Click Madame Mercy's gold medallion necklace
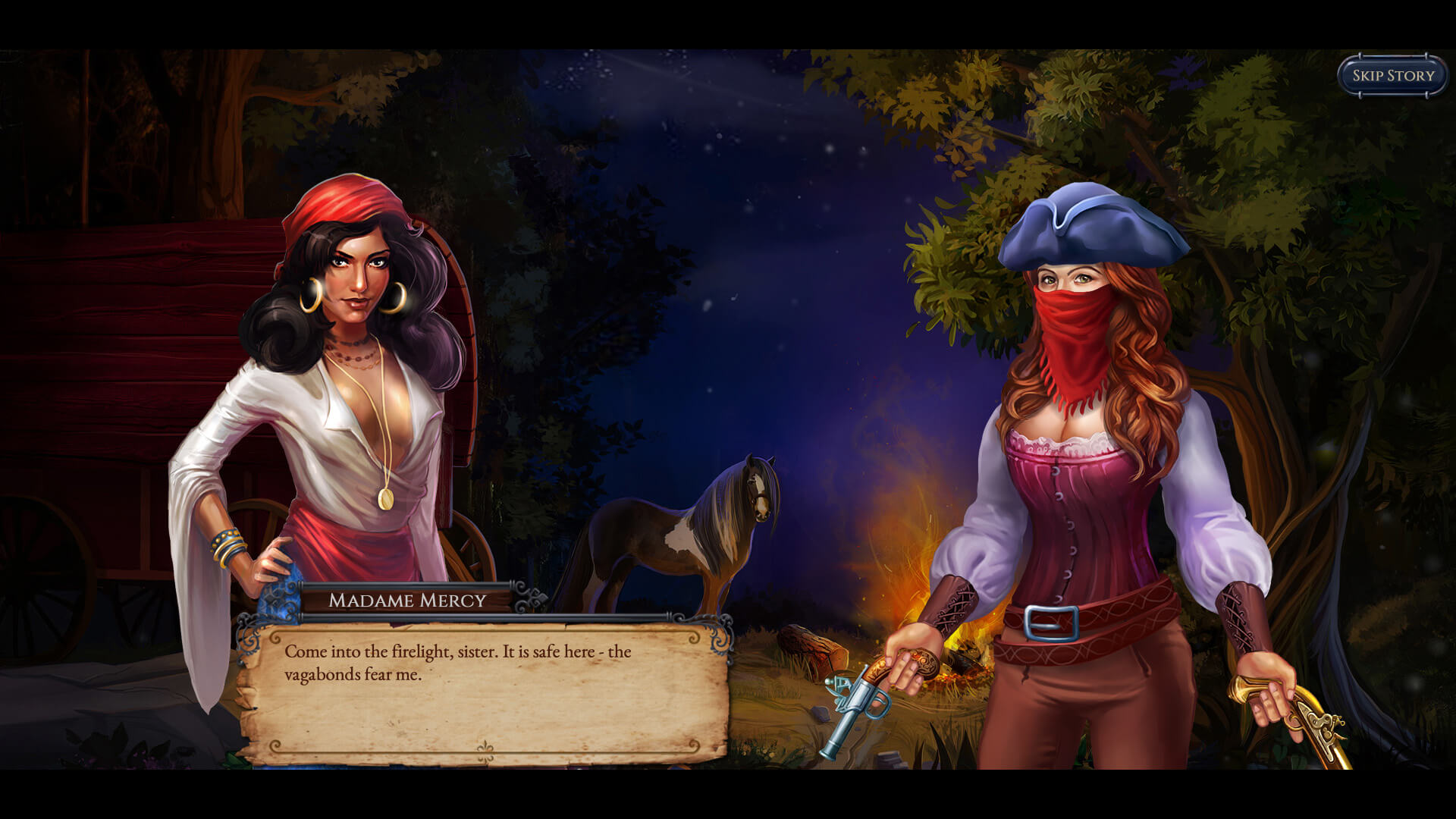 (385, 500)
